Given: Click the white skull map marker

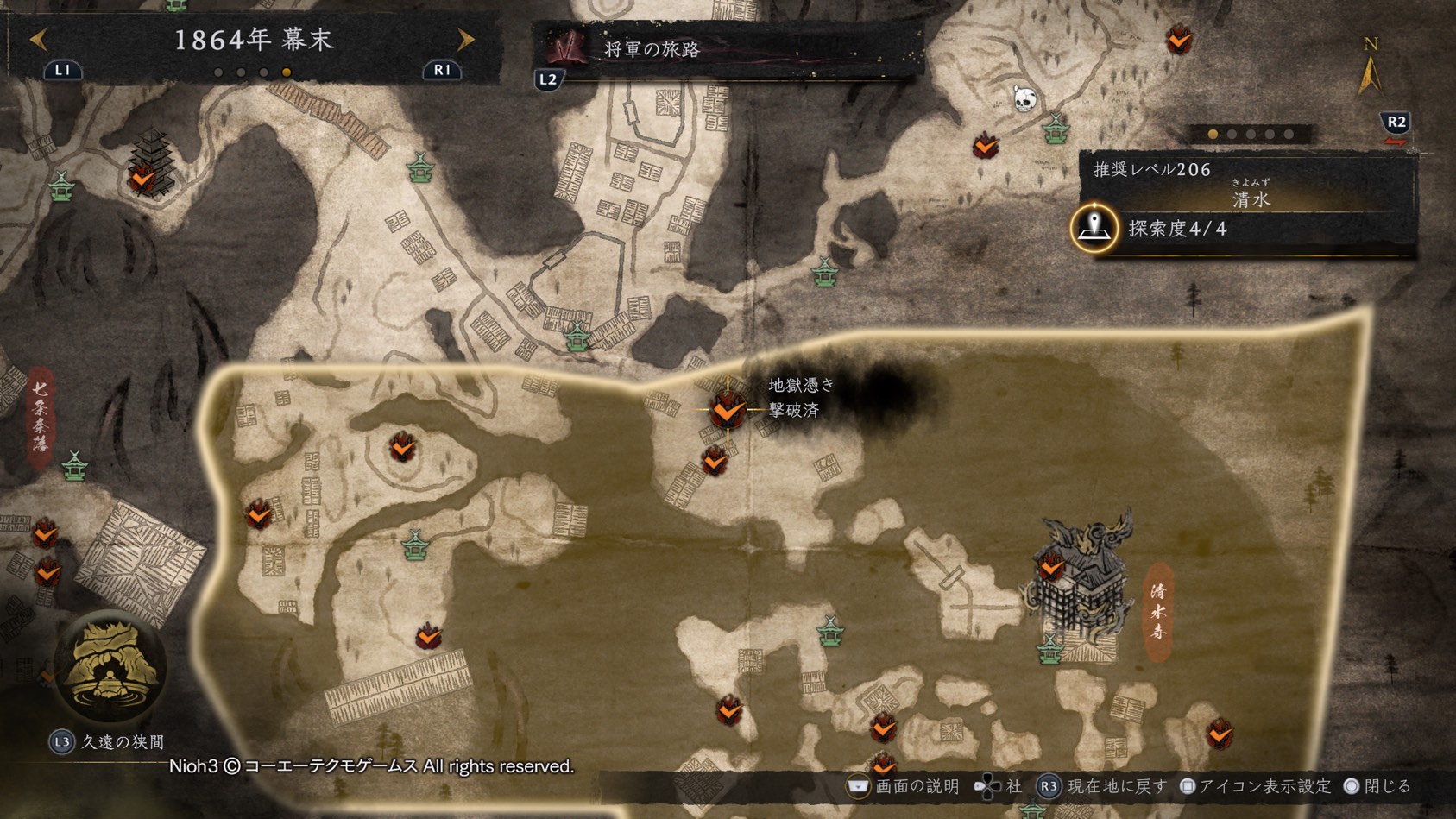Looking at the screenshot, I should [x=1024, y=99].
